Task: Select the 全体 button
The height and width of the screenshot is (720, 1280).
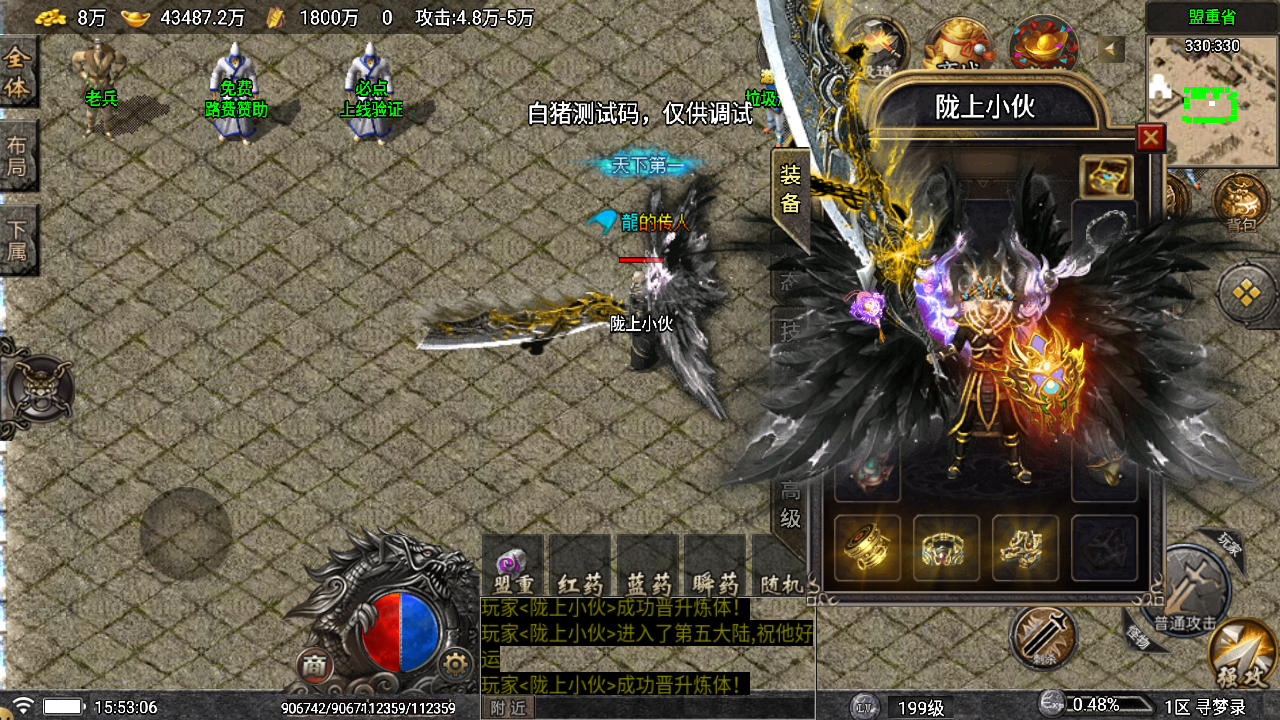Action: tap(17, 72)
